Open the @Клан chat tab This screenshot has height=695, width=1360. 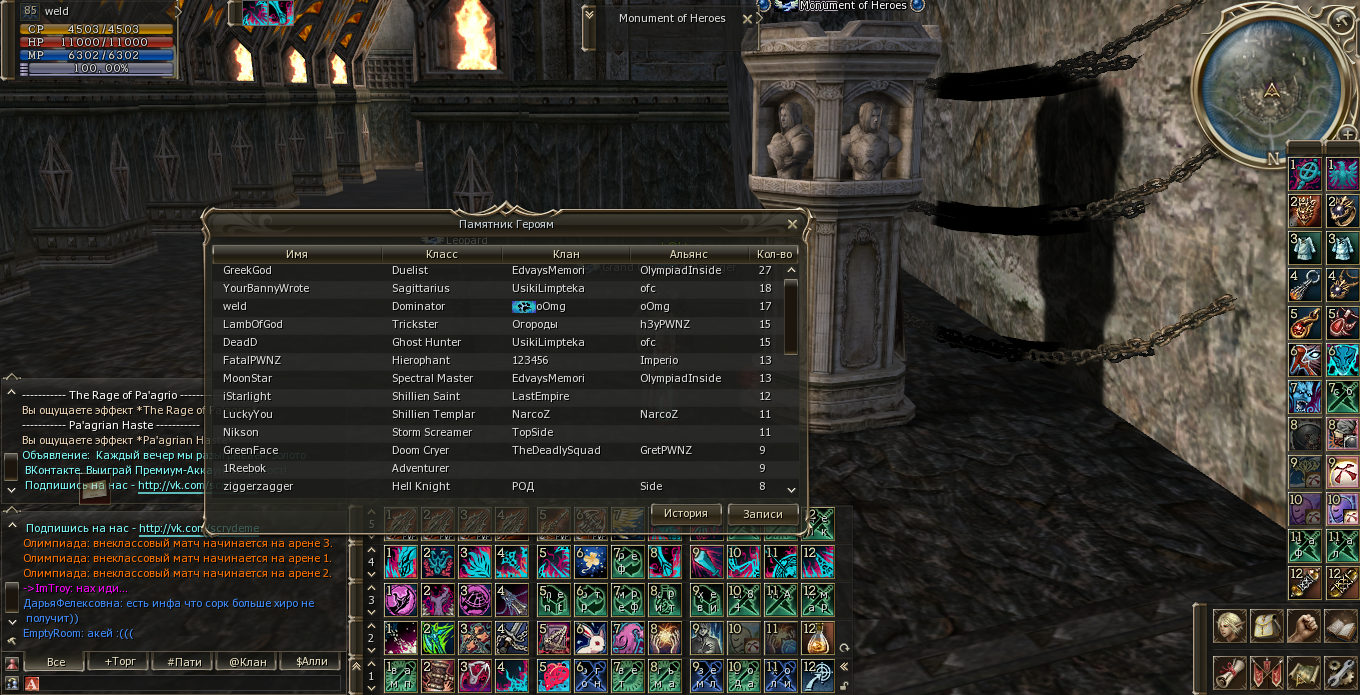point(247,662)
